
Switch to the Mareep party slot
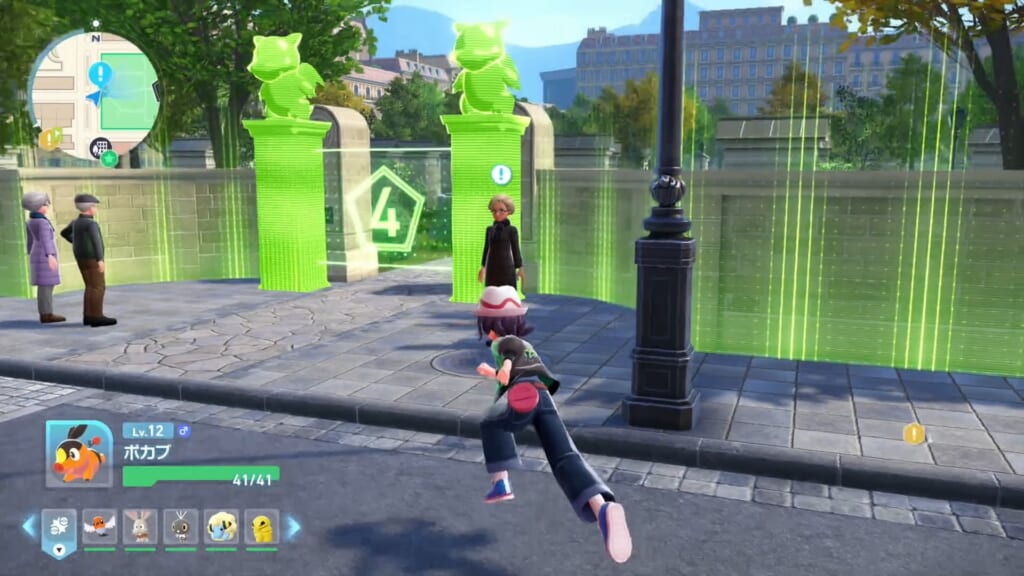(221, 526)
